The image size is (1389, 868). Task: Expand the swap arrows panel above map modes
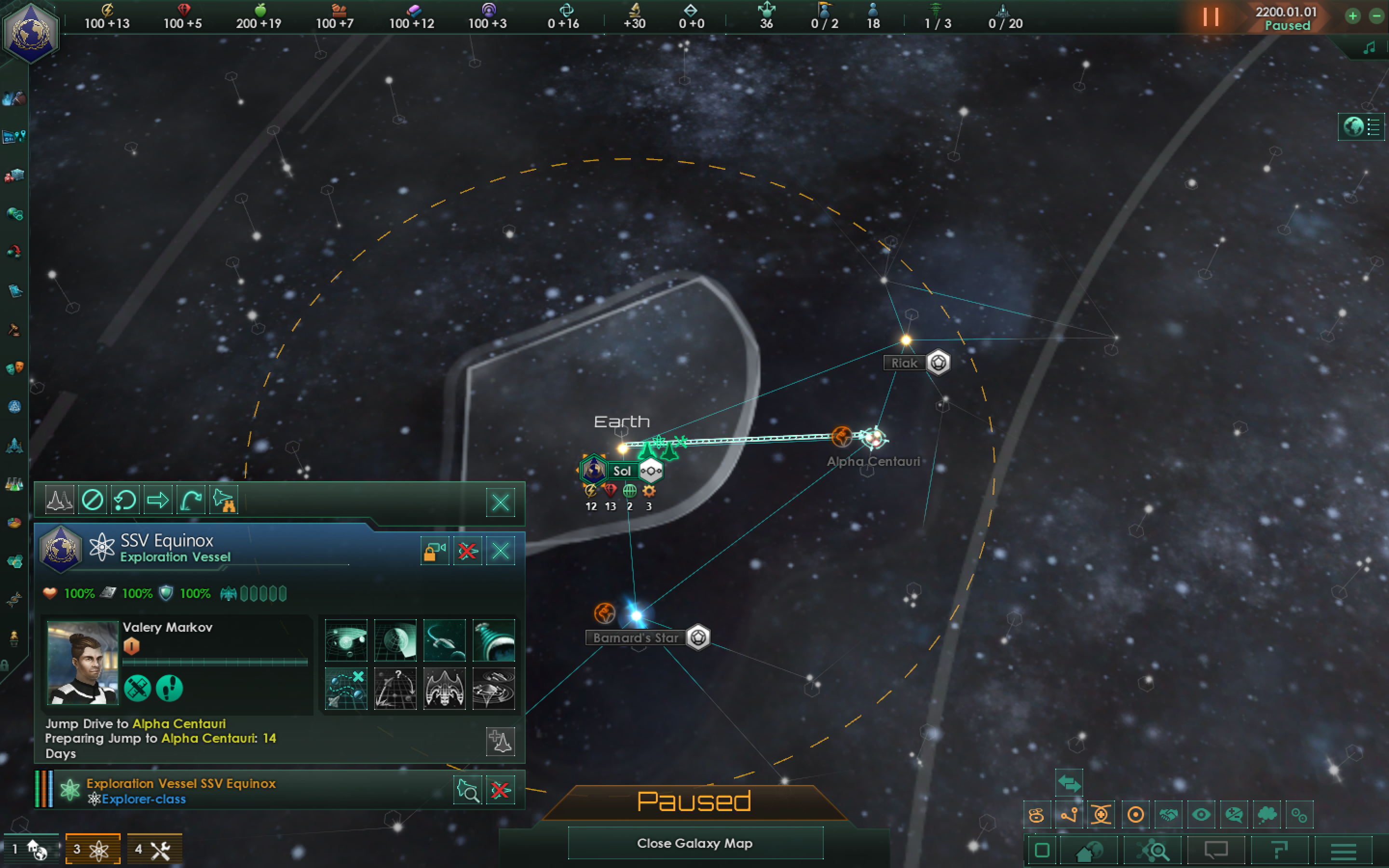coord(1070,783)
